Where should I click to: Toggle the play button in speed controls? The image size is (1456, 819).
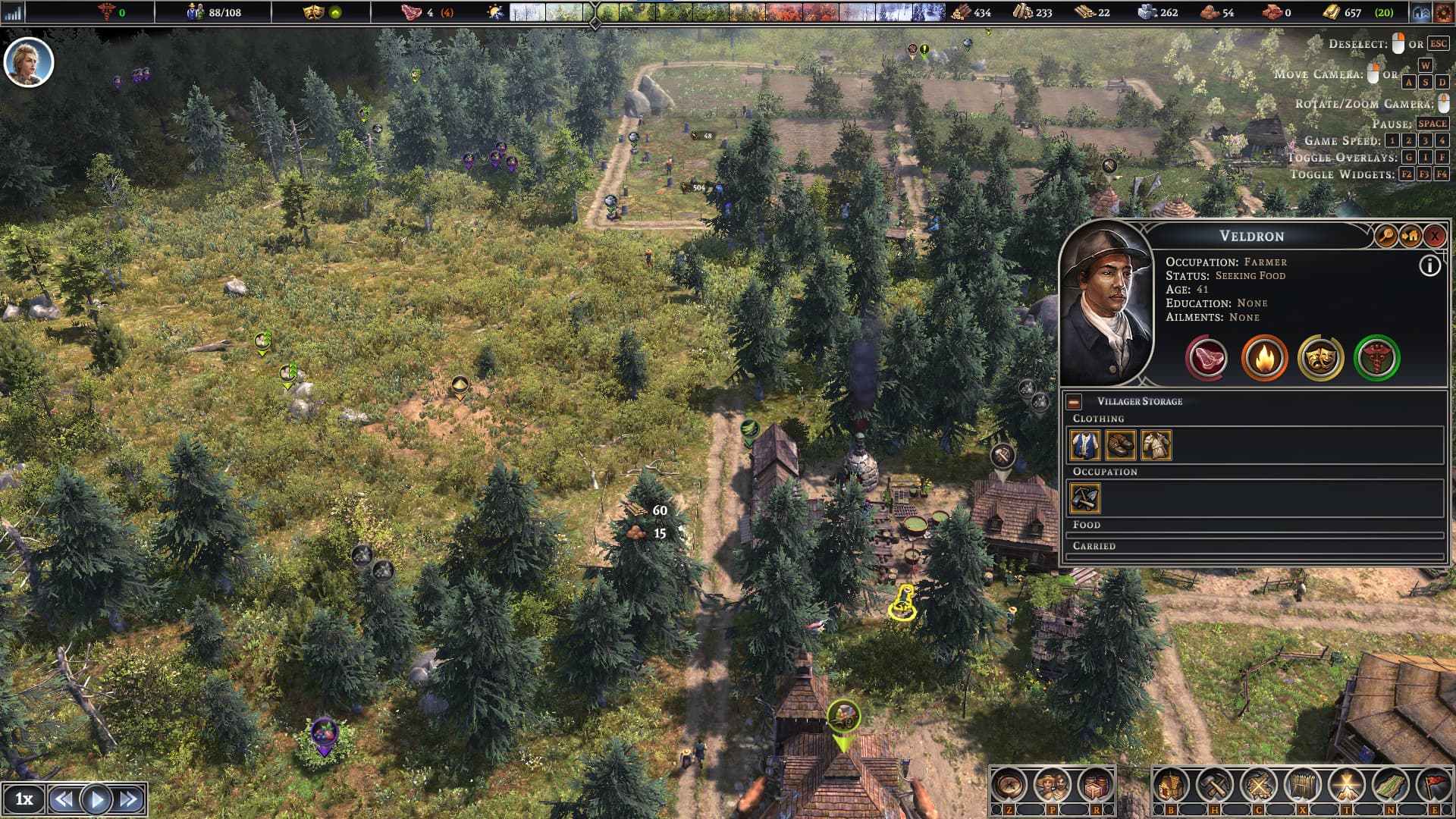click(96, 799)
